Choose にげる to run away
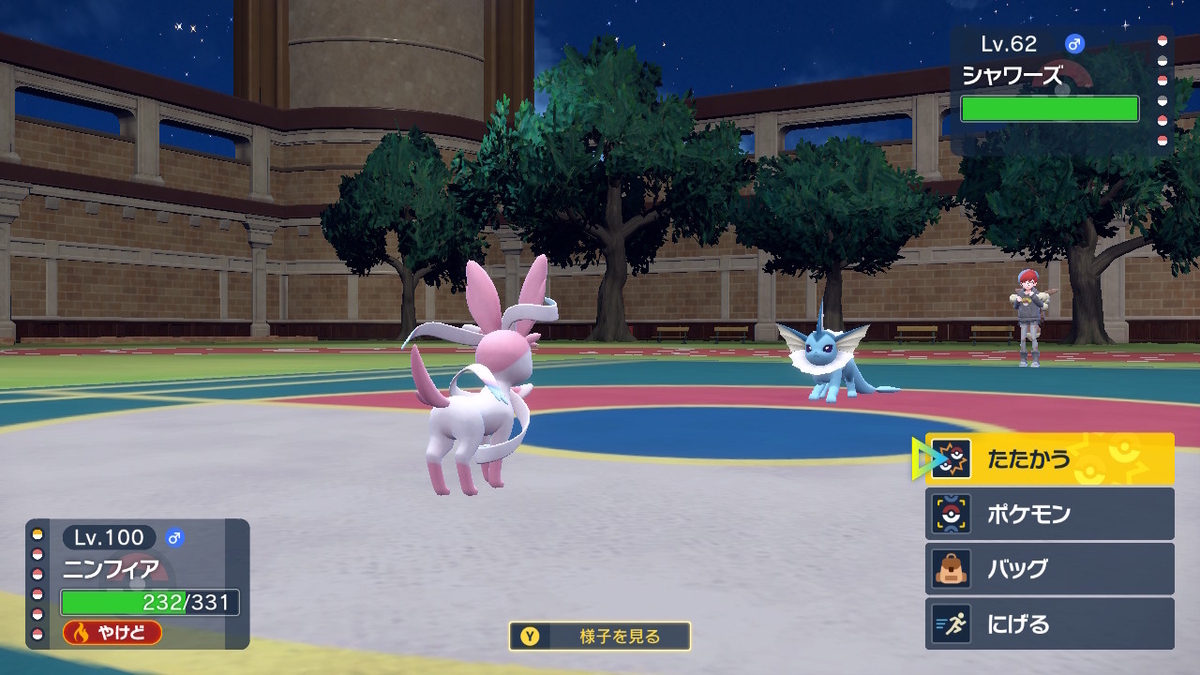 tap(1049, 624)
